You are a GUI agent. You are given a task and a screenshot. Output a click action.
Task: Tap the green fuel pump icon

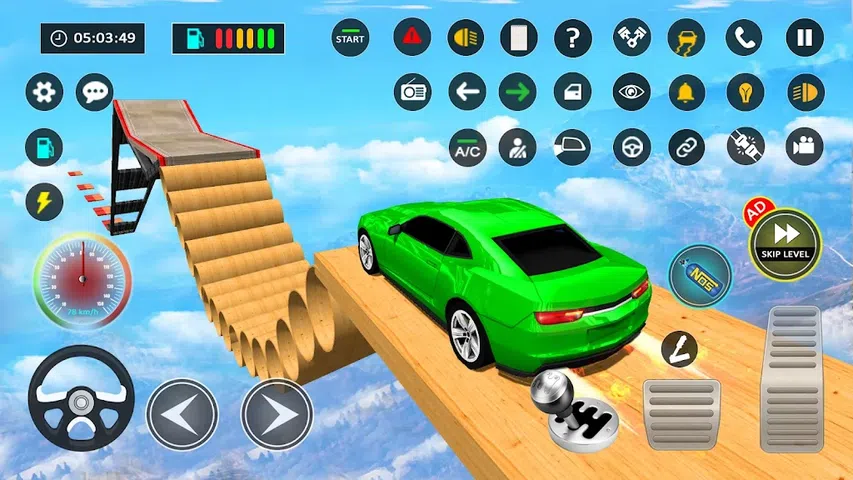44,147
